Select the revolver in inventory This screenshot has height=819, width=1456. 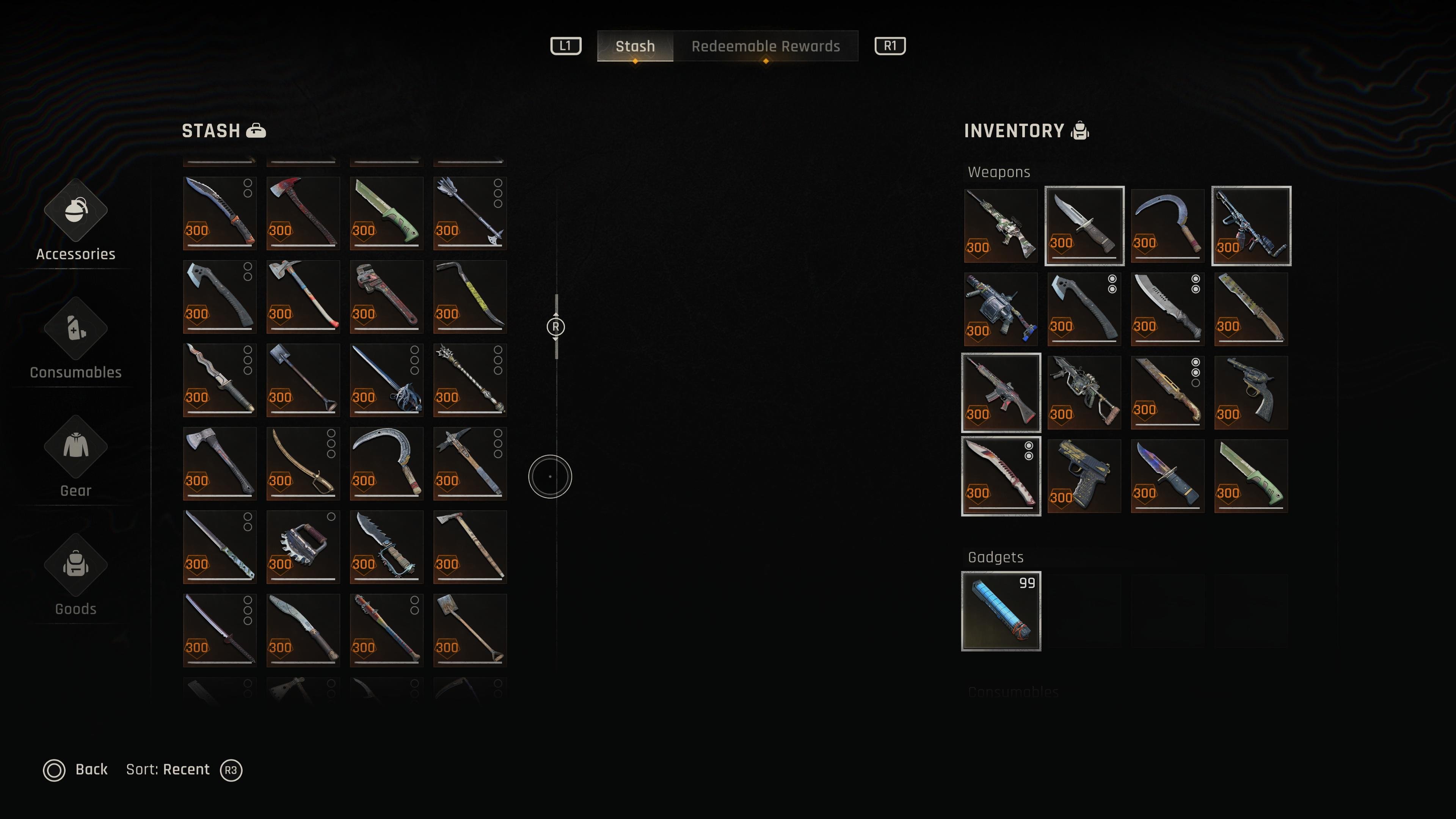[x=1251, y=392]
